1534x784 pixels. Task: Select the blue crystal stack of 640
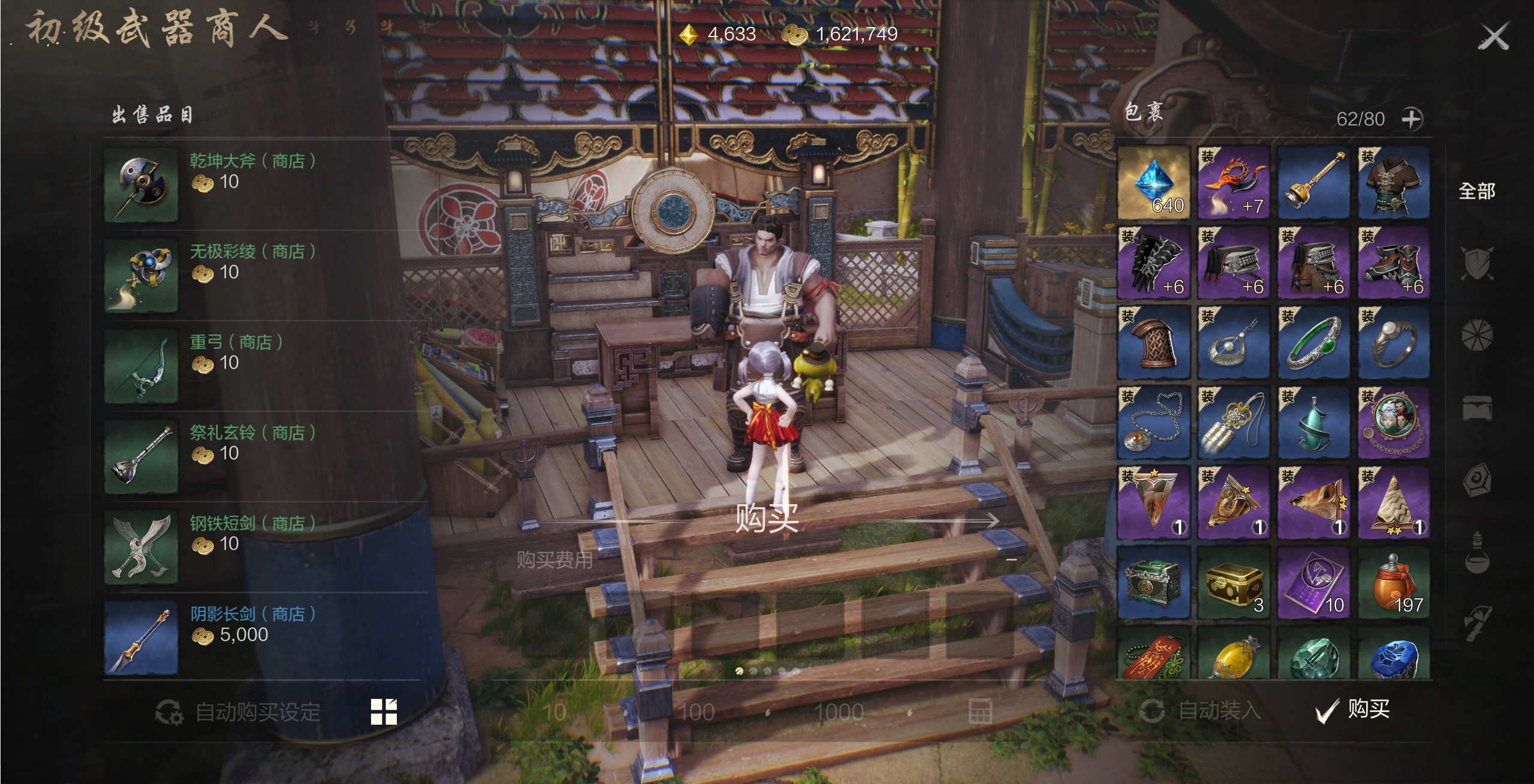pos(1154,183)
